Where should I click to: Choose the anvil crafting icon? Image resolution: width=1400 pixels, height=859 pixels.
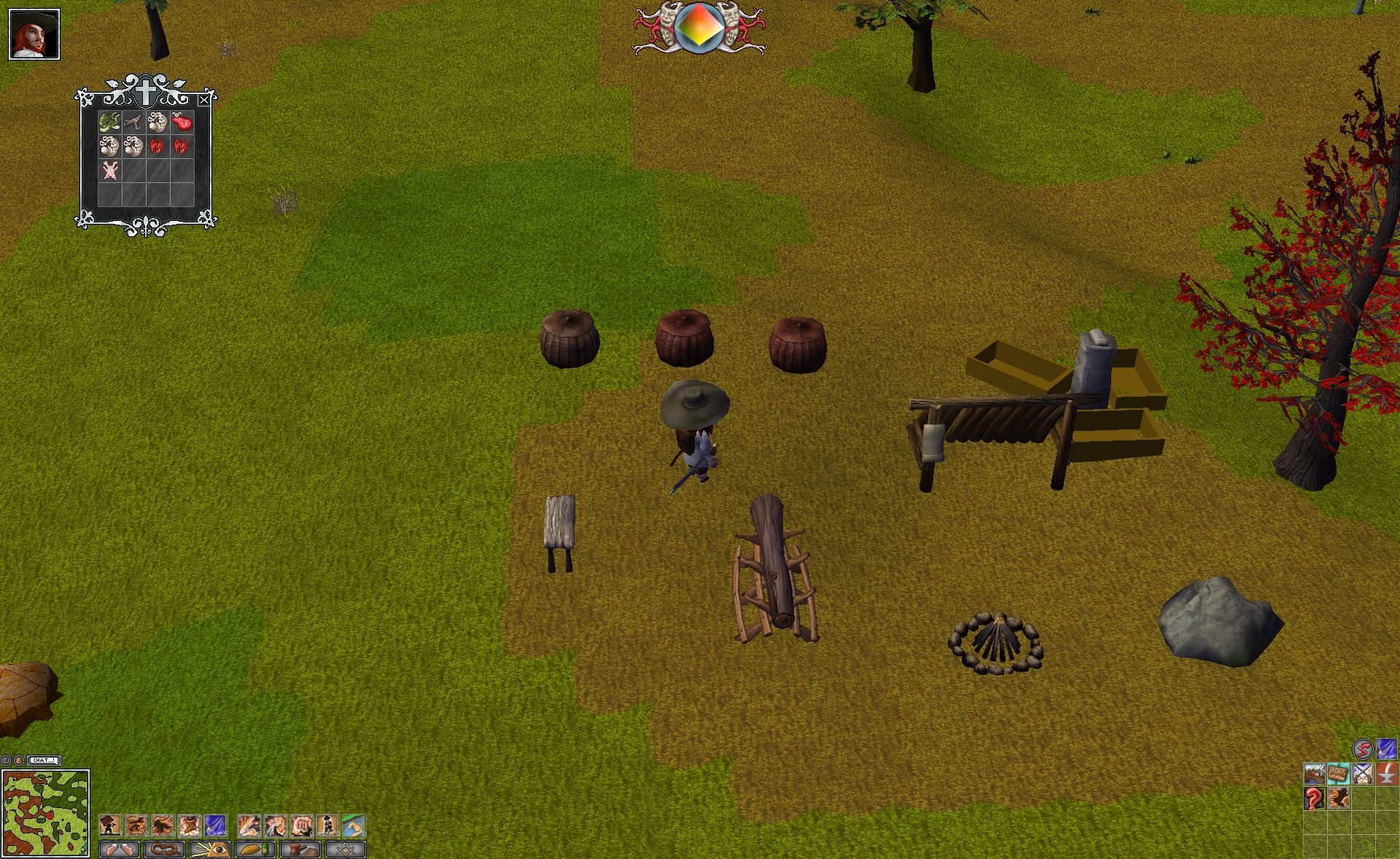tap(1386, 774)
